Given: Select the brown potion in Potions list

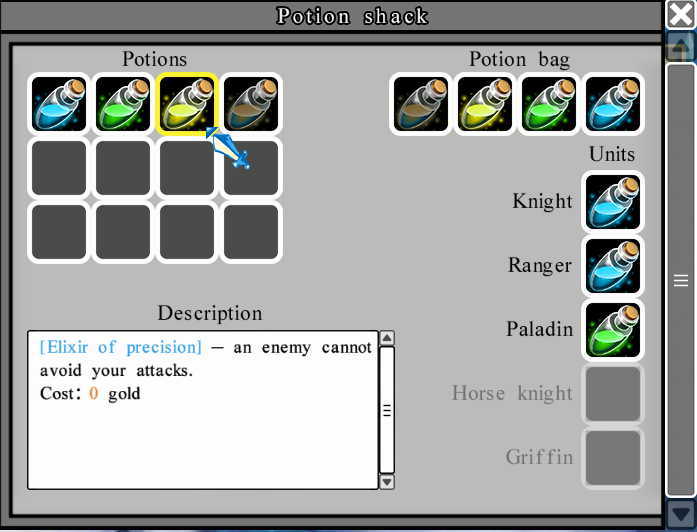Looking at the screenshot, I should (x=251, y=104).
